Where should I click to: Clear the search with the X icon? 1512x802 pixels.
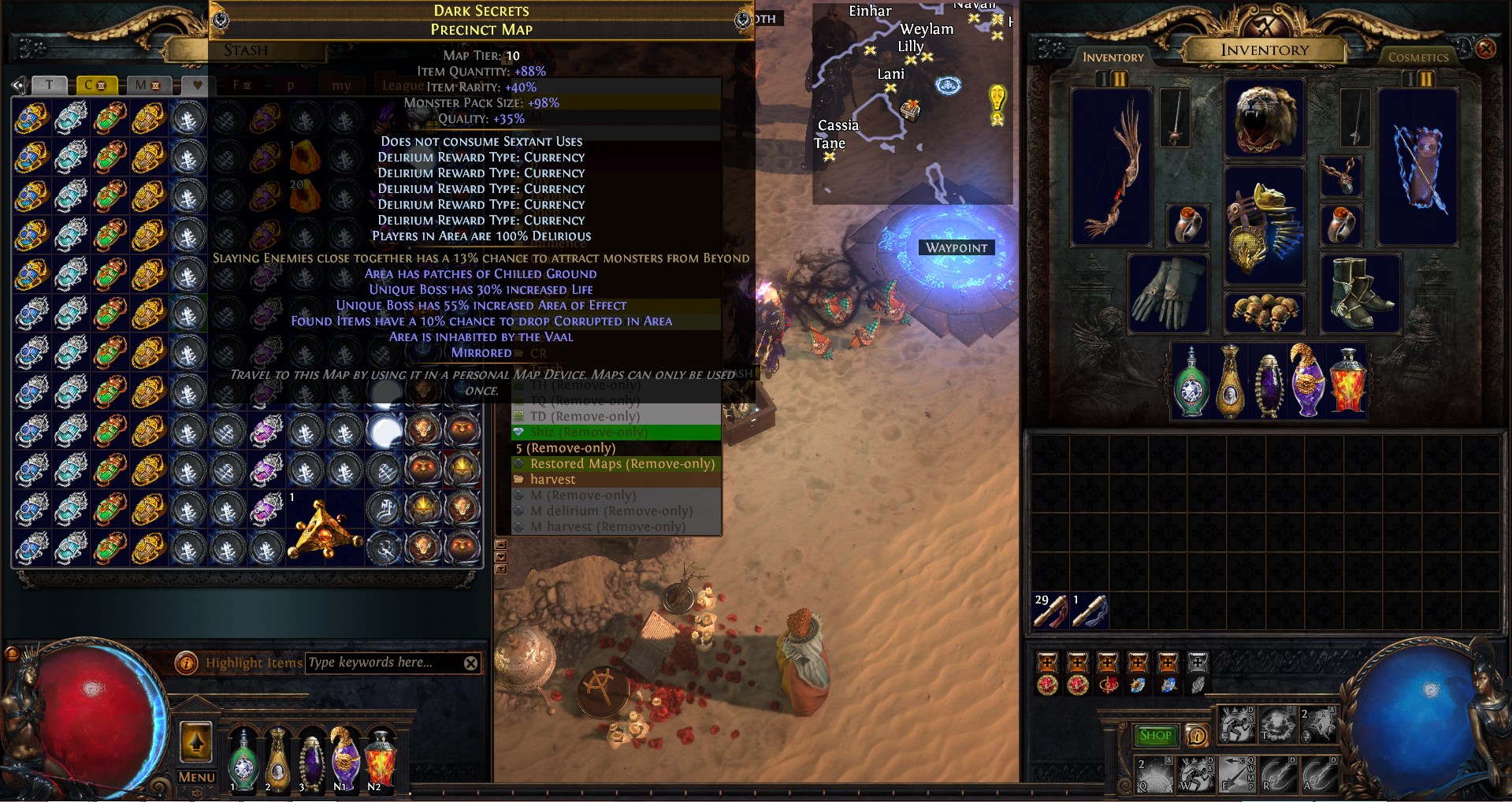tap(471, 663)
